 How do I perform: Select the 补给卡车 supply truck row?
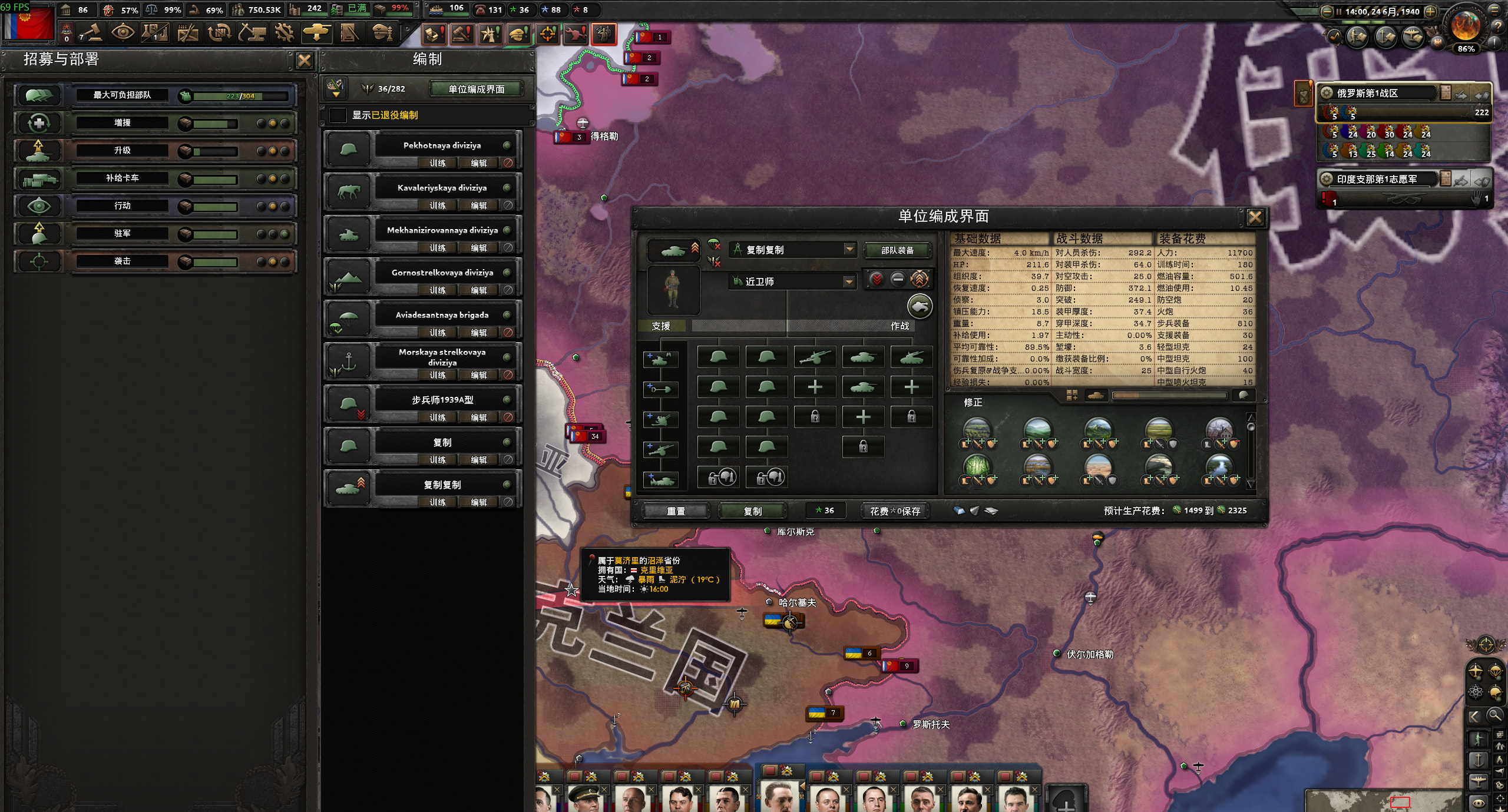click(123, 178)
